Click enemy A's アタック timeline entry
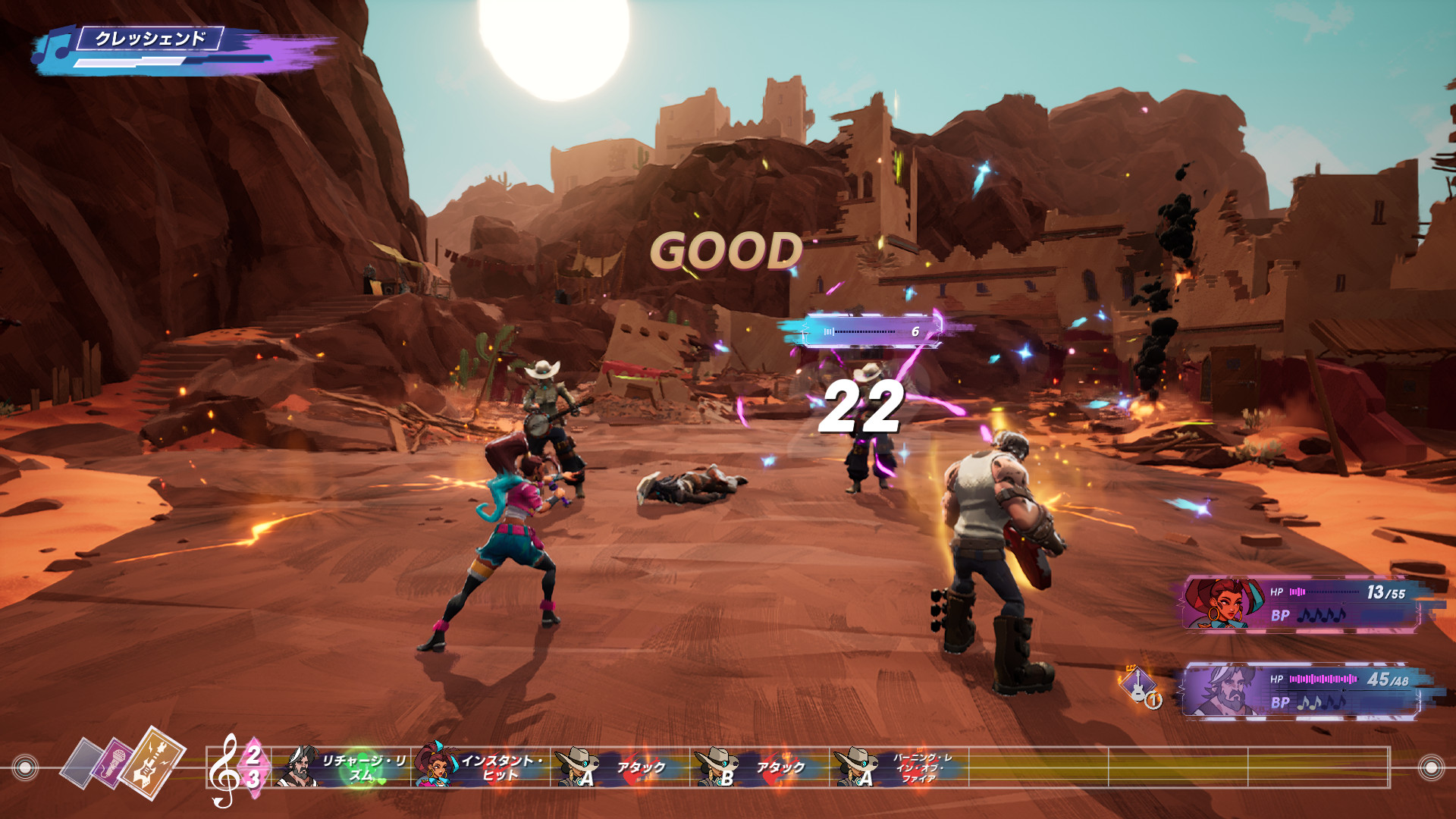Screen dimensions: 1456x819 coord(620,767)
